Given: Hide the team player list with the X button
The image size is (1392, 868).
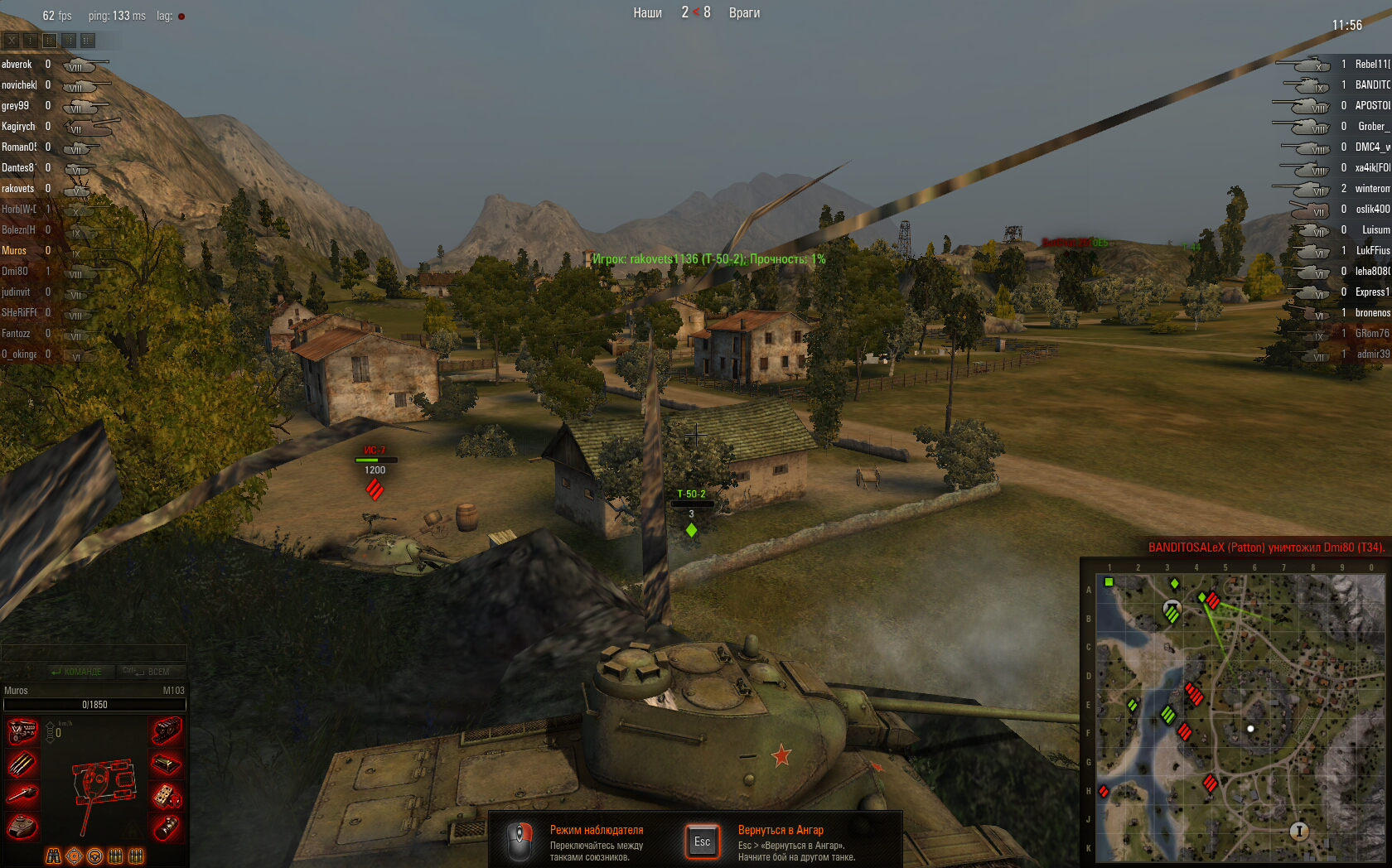Looking at the screenshot, I should coord(12,40).
